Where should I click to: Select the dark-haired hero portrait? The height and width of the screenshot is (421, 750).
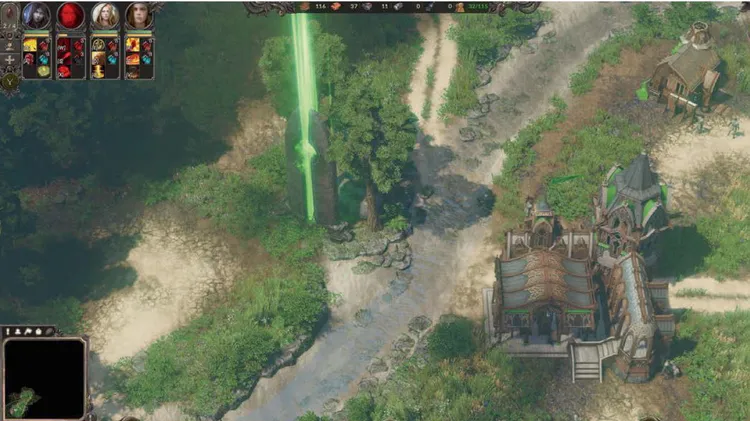point(37,16)
